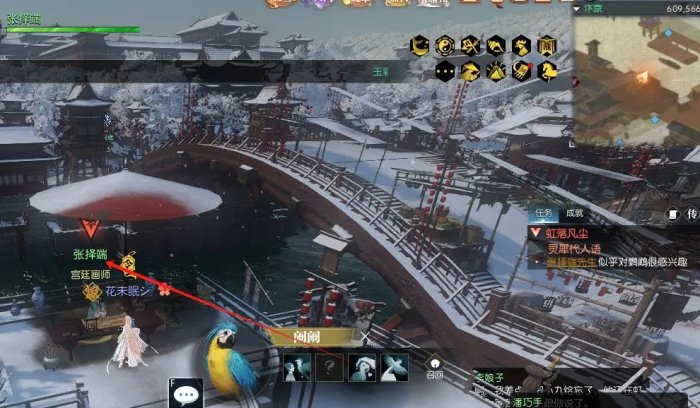Switch to the 任务 quest tab

tap(543, 212)
